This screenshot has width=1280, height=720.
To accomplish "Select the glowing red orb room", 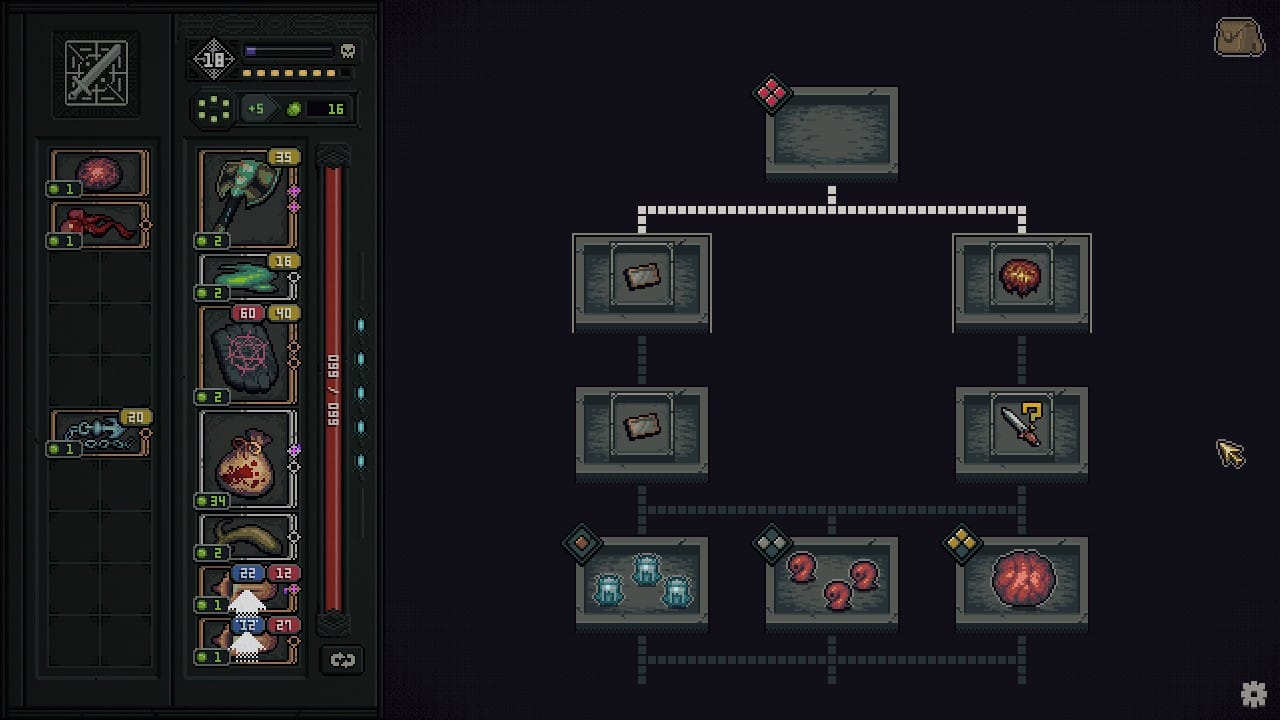I will click(1021, 277).
